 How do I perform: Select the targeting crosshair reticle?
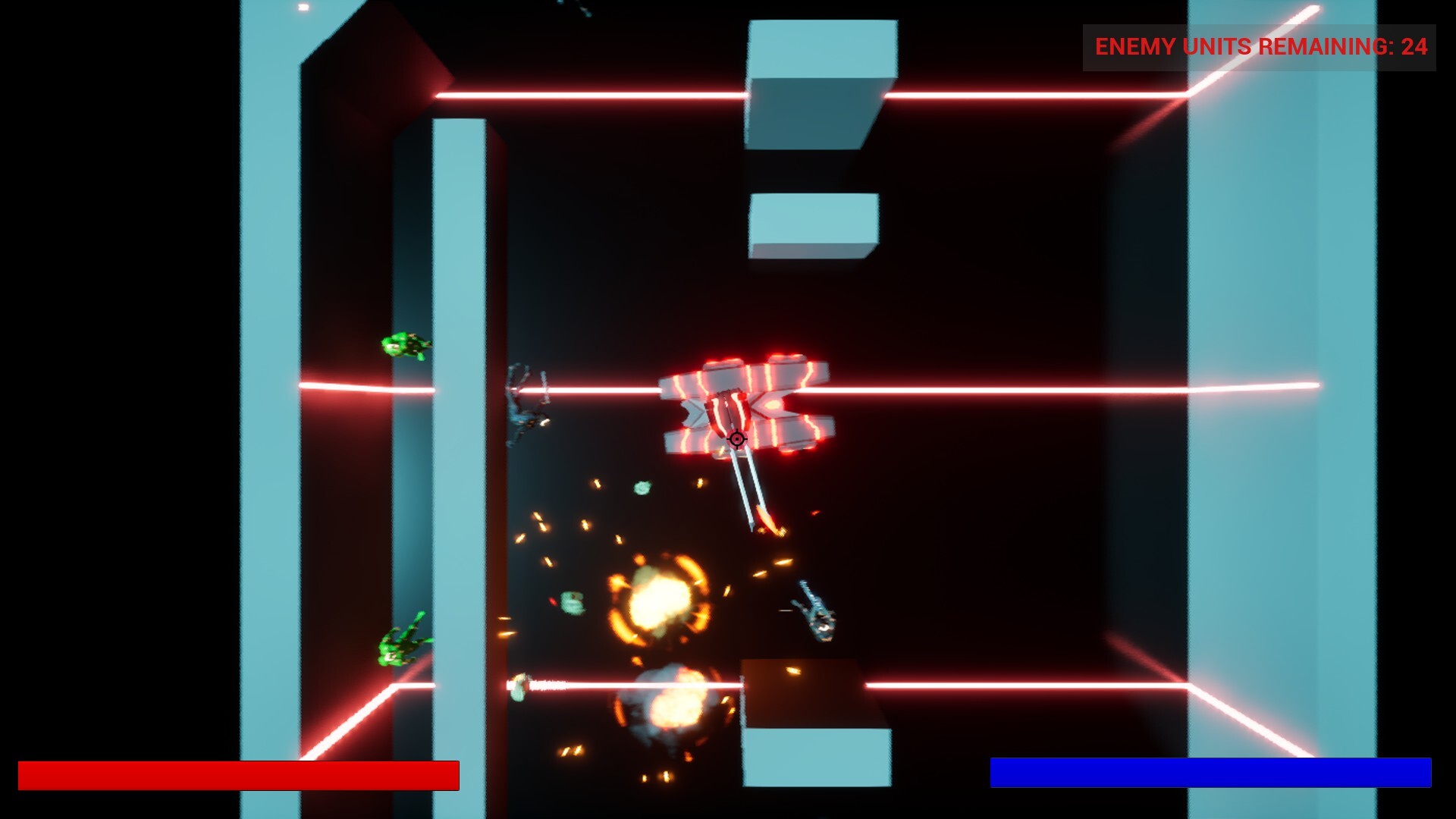736,440
